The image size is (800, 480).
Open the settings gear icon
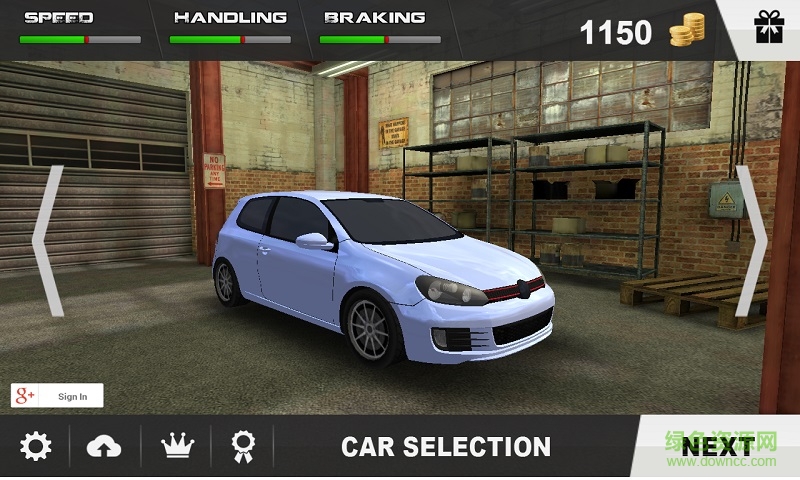35,446
